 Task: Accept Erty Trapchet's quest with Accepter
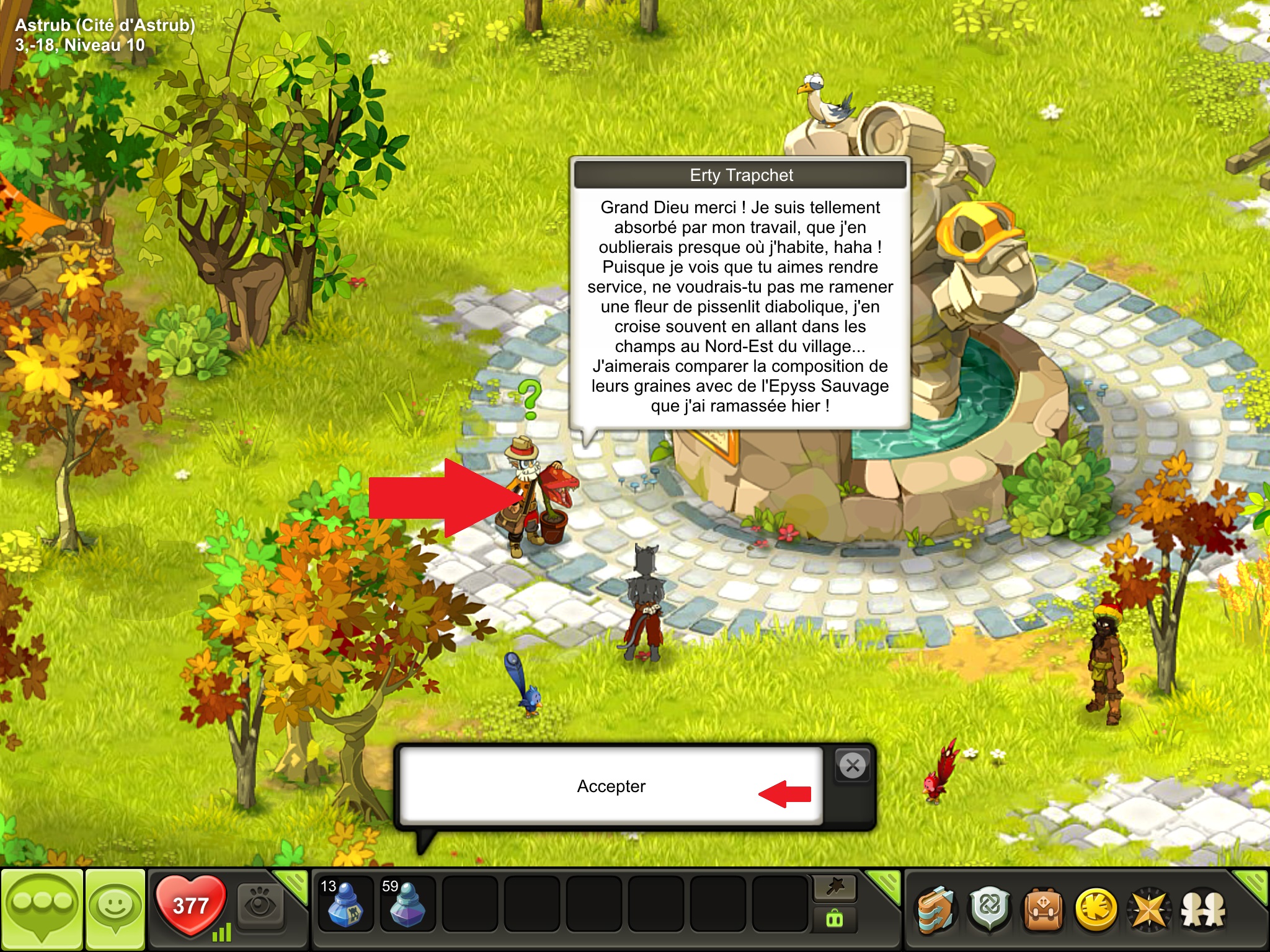coord(611,786)
